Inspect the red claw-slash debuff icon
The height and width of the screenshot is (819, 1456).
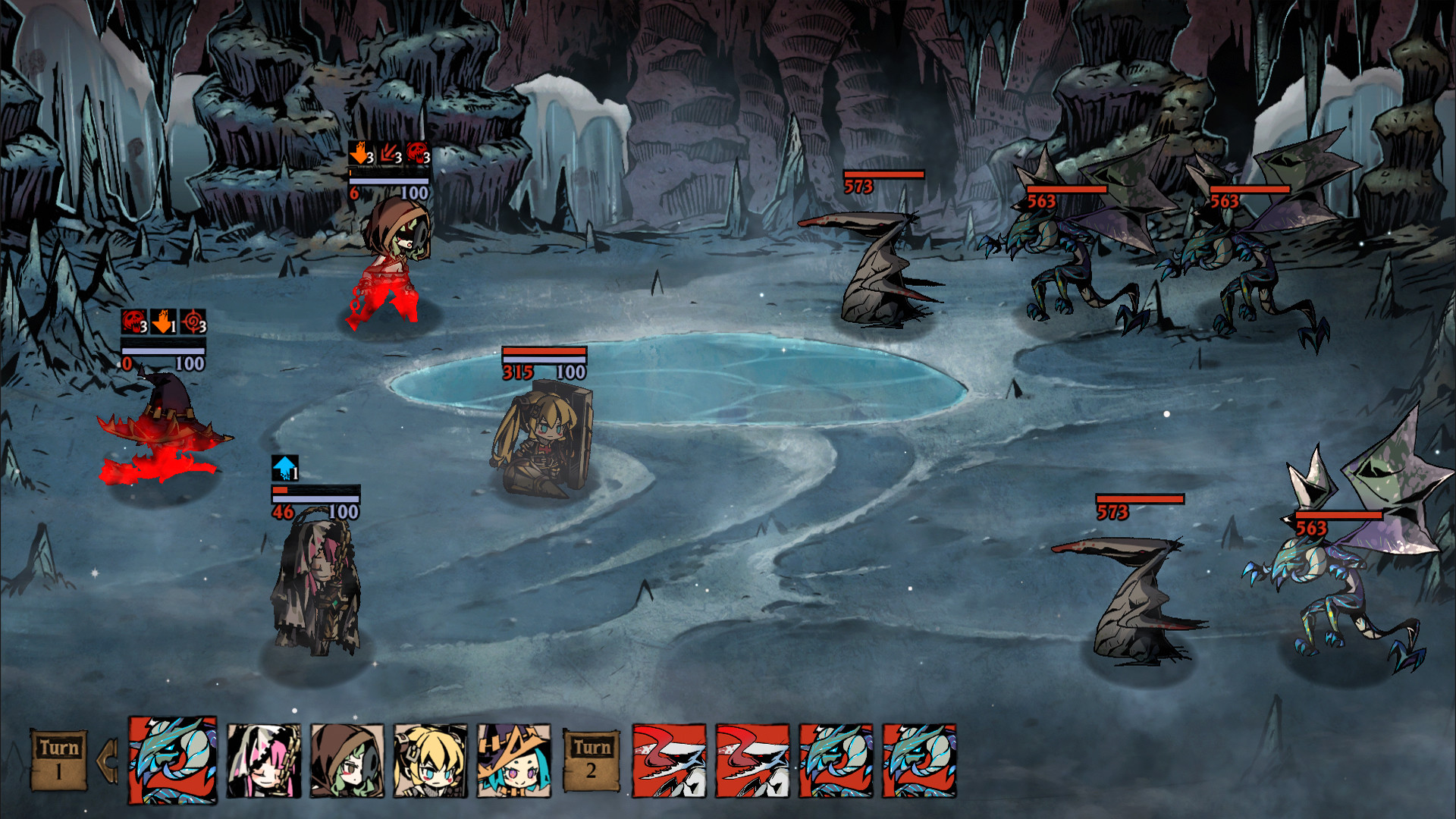point(390,154)
